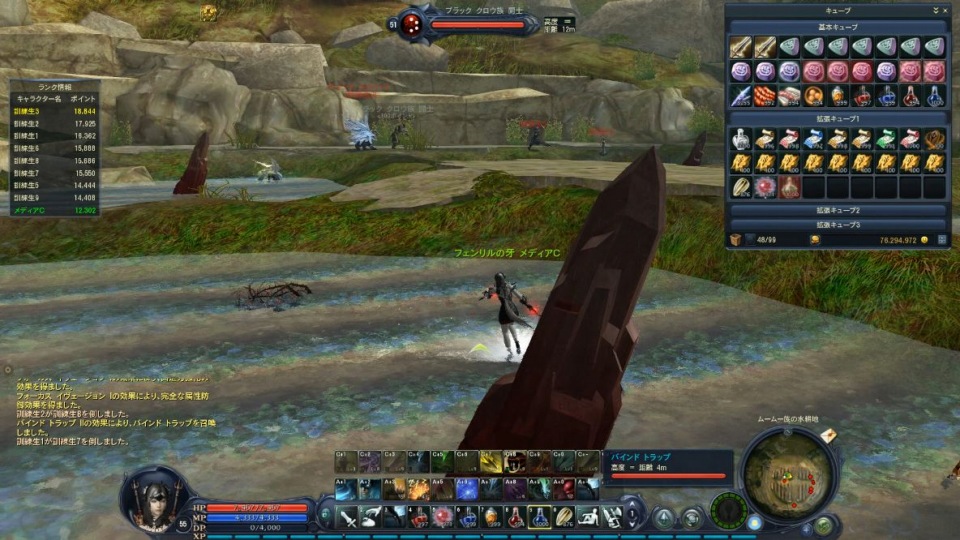Image resolution: width=960 pixels, height=540 pixels.
Task: Select the spear item in the cube
Action: 741,95
